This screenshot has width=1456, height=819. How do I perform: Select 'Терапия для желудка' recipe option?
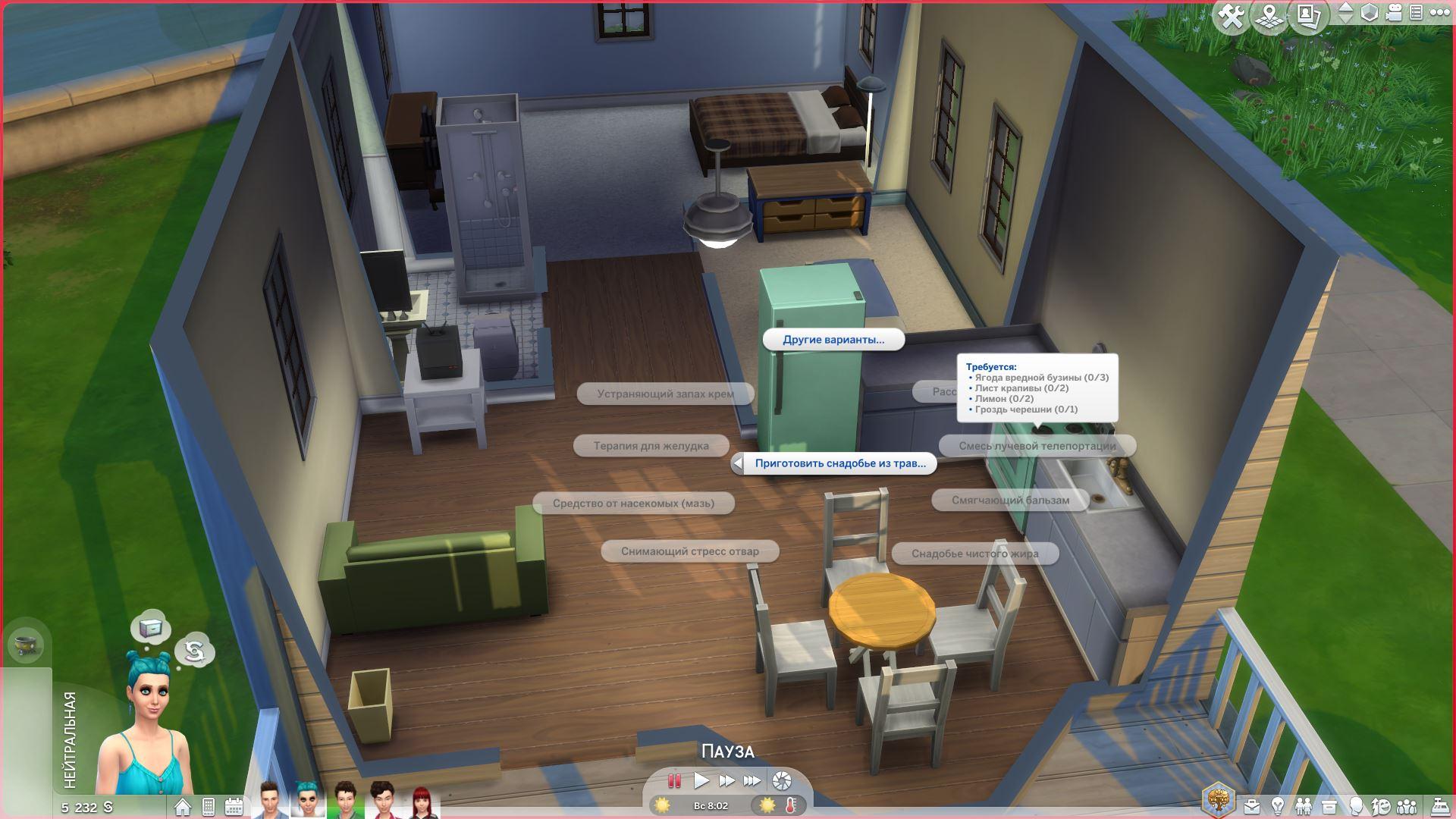coord(651,446)
